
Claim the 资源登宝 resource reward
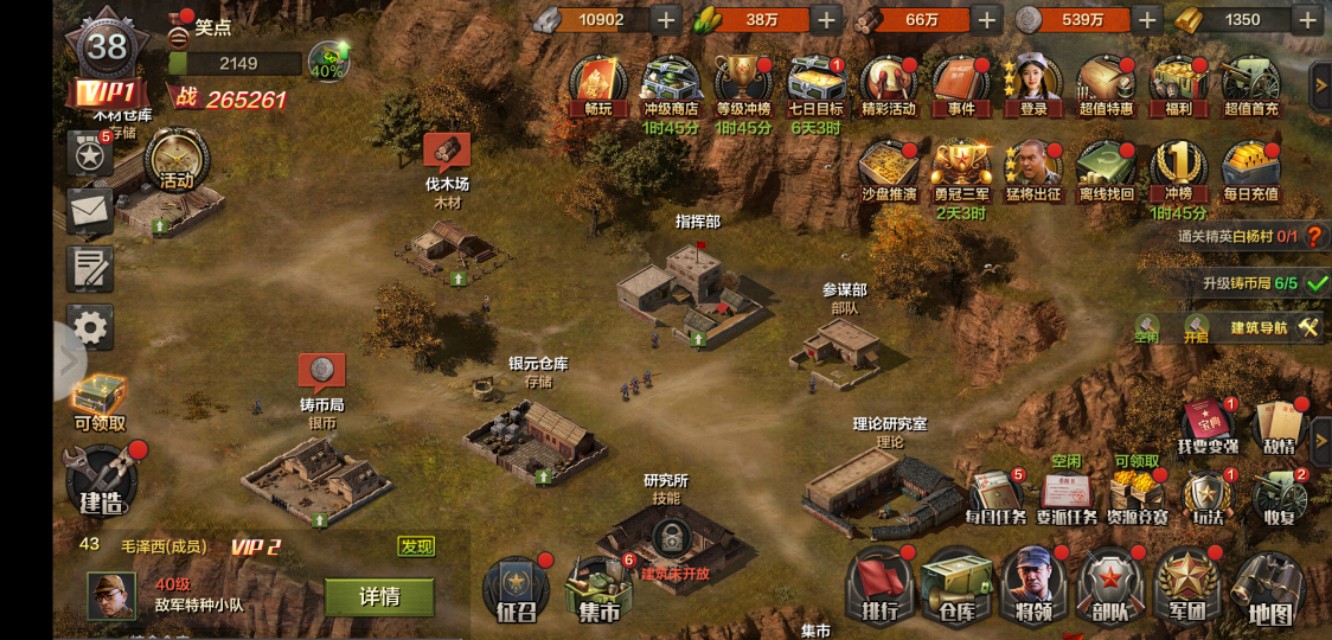1137,497
